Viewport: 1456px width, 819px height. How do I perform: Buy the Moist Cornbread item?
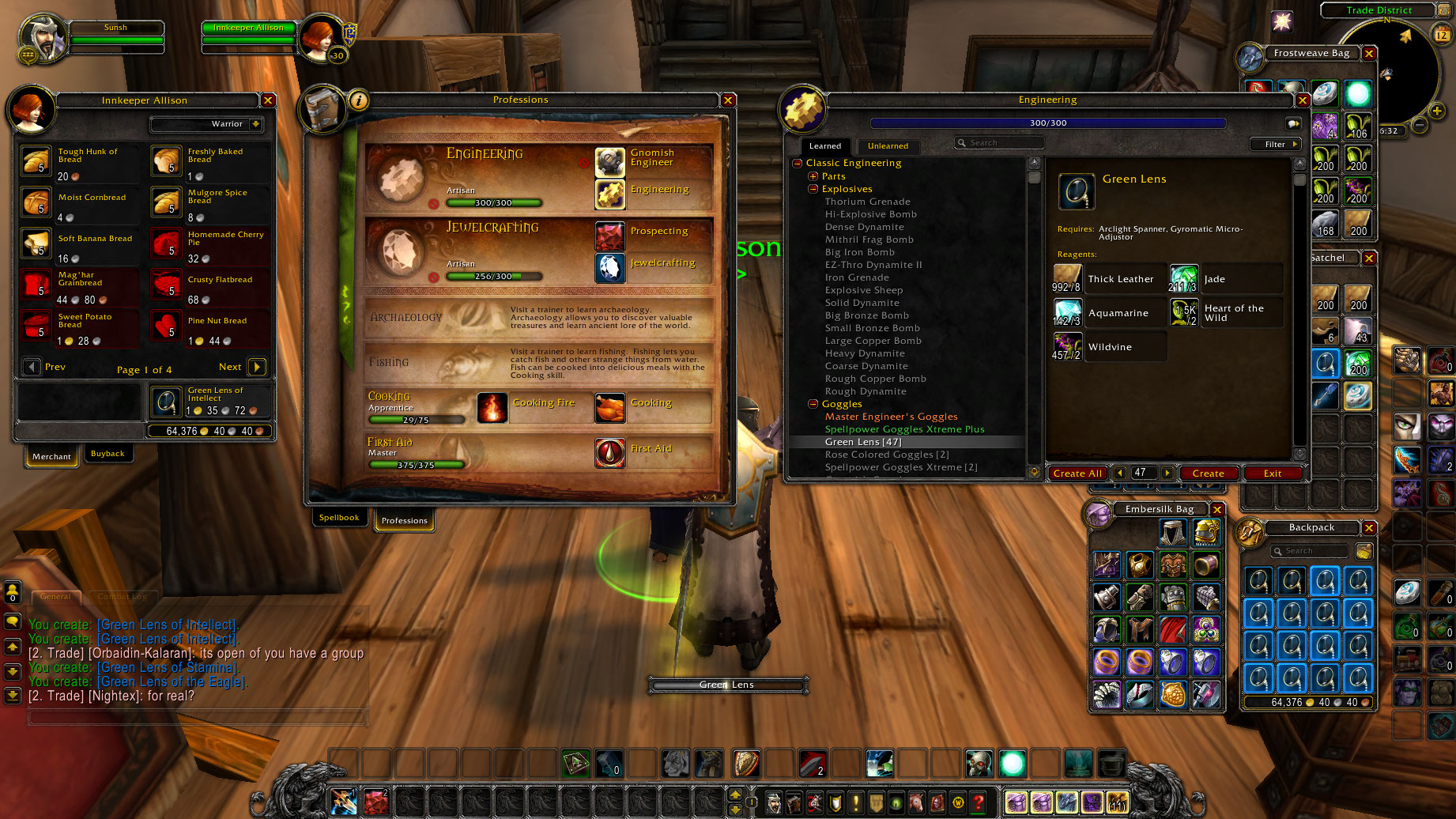[x=36, y=202]
